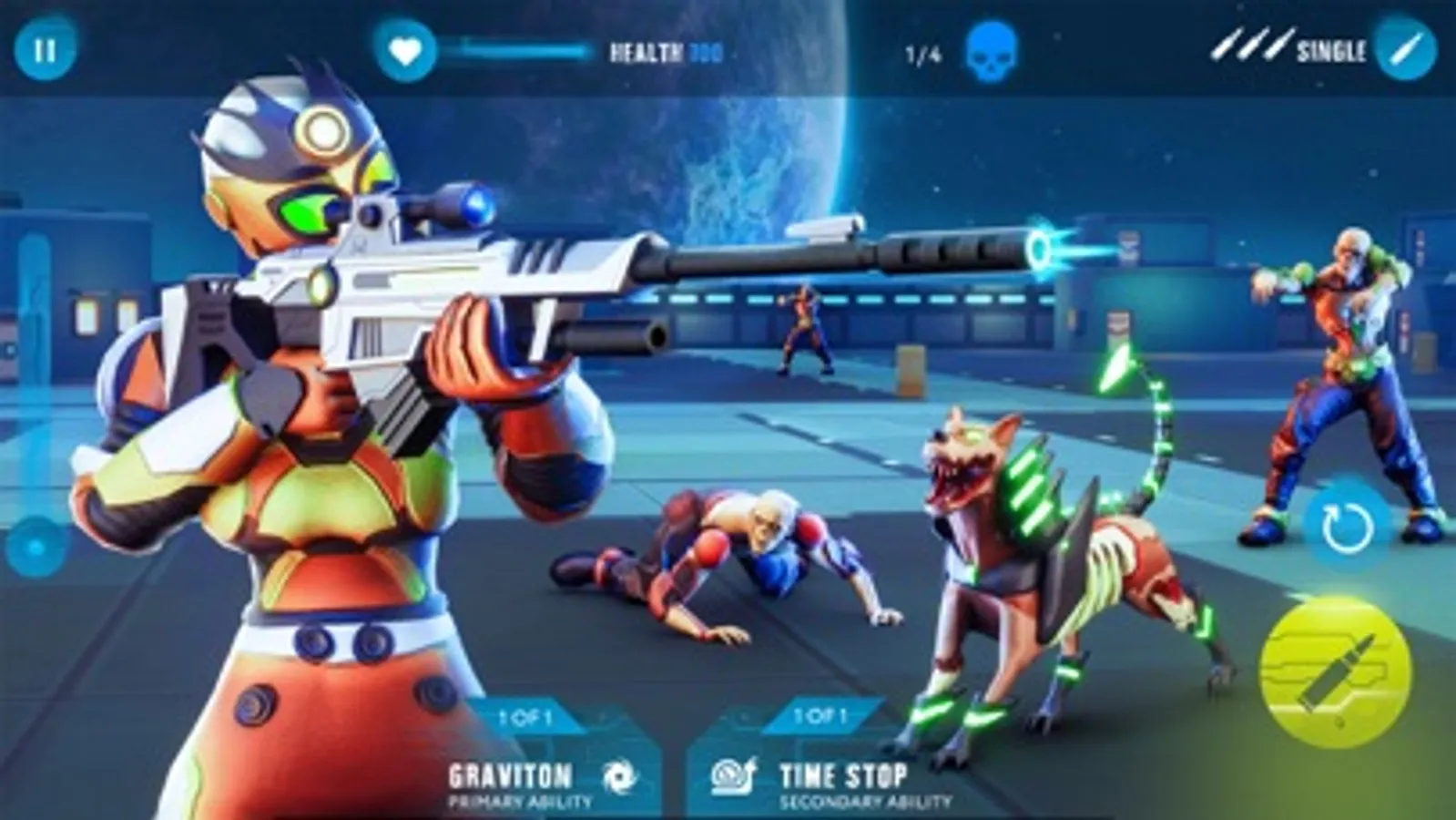Pause the game with the pause button
Viewport: 1456px width, 820px height.
point(45,49)
